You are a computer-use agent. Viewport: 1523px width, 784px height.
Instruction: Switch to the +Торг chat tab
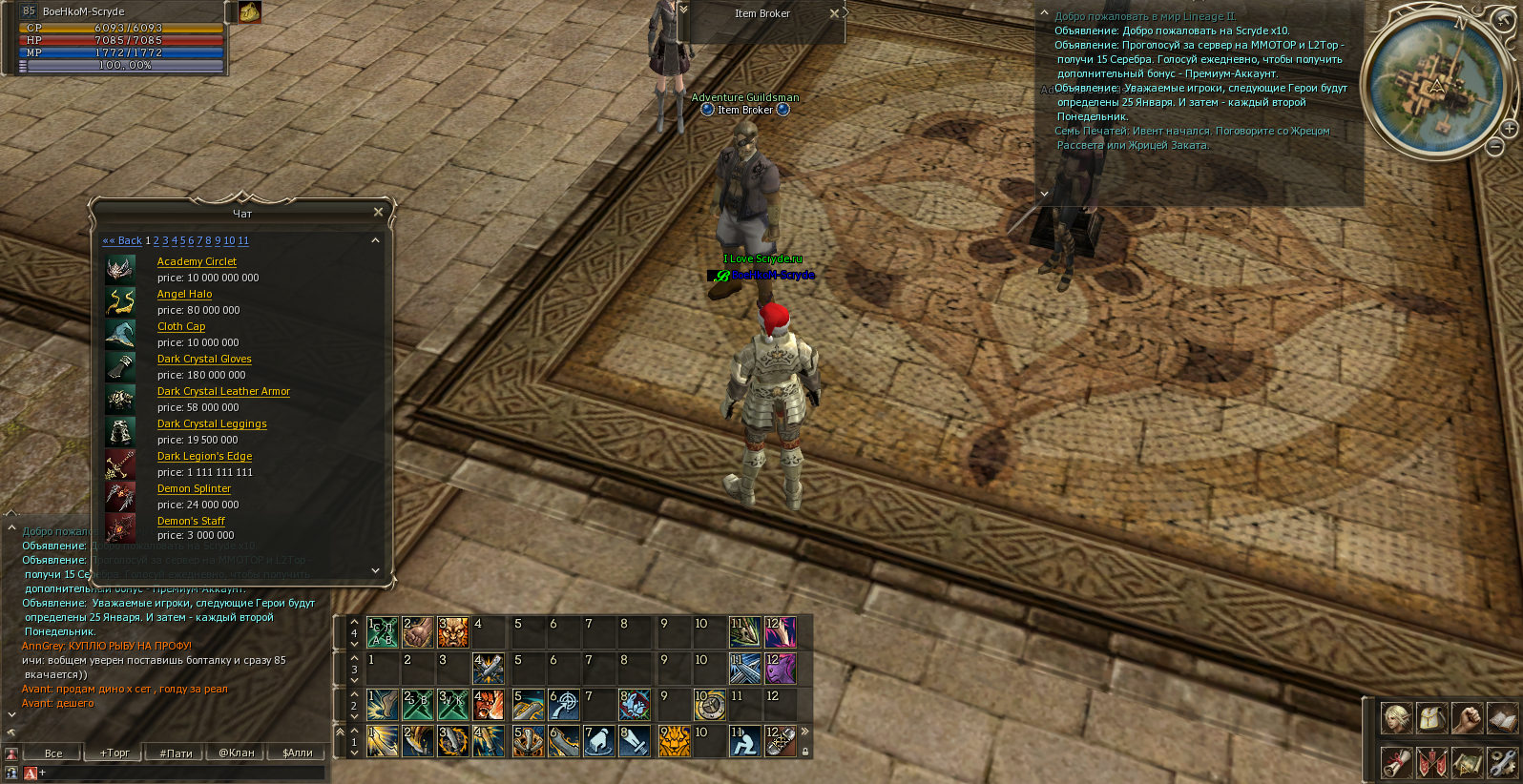pyautogui.click(x=115, y=753)
